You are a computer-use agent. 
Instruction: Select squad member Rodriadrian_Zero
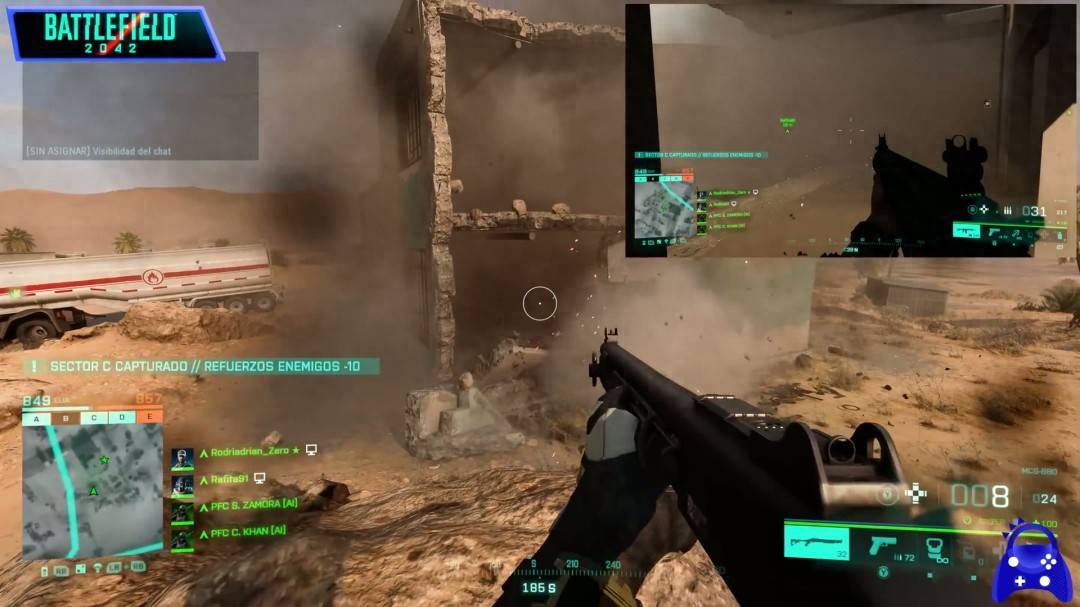pyautogui.click(x=250, y=451)
